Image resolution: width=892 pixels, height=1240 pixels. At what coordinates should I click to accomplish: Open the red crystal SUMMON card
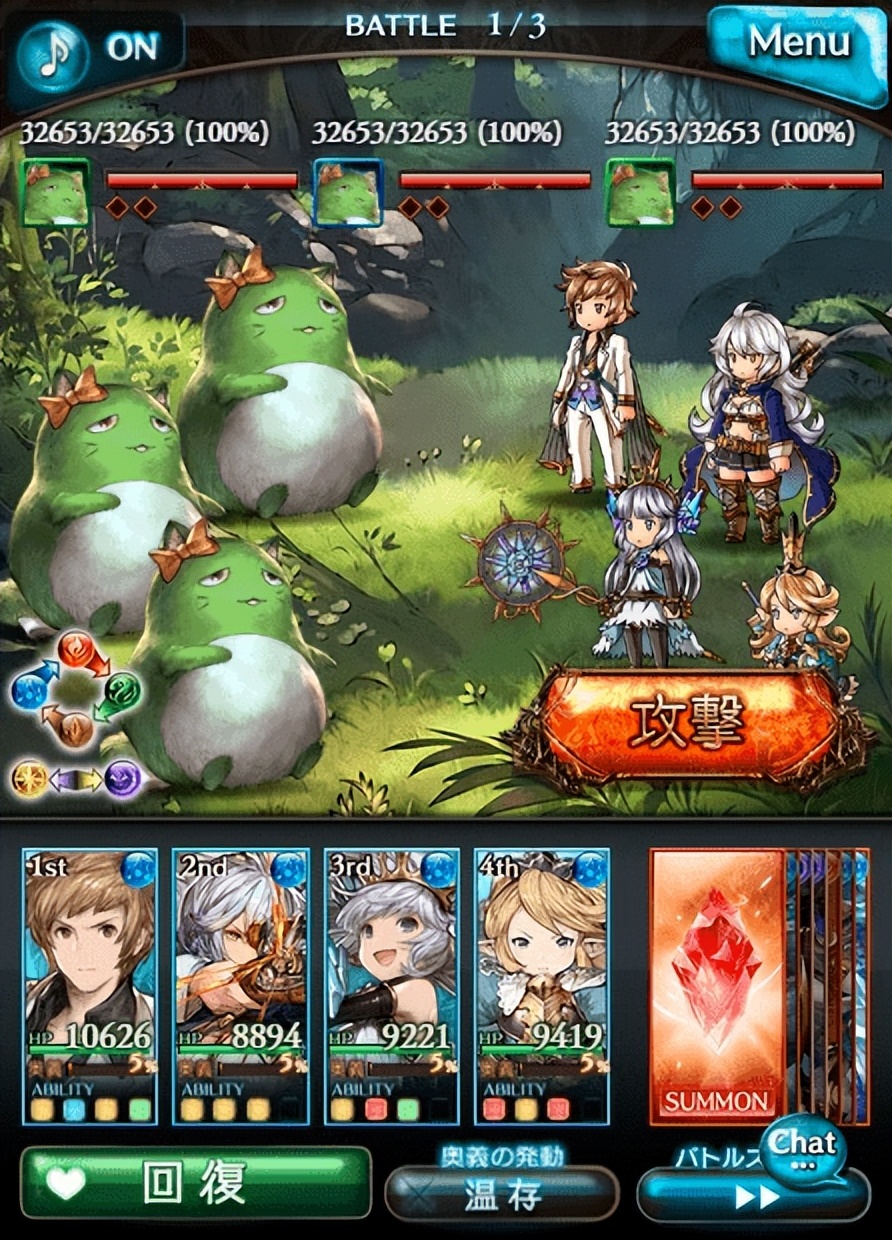717,985
